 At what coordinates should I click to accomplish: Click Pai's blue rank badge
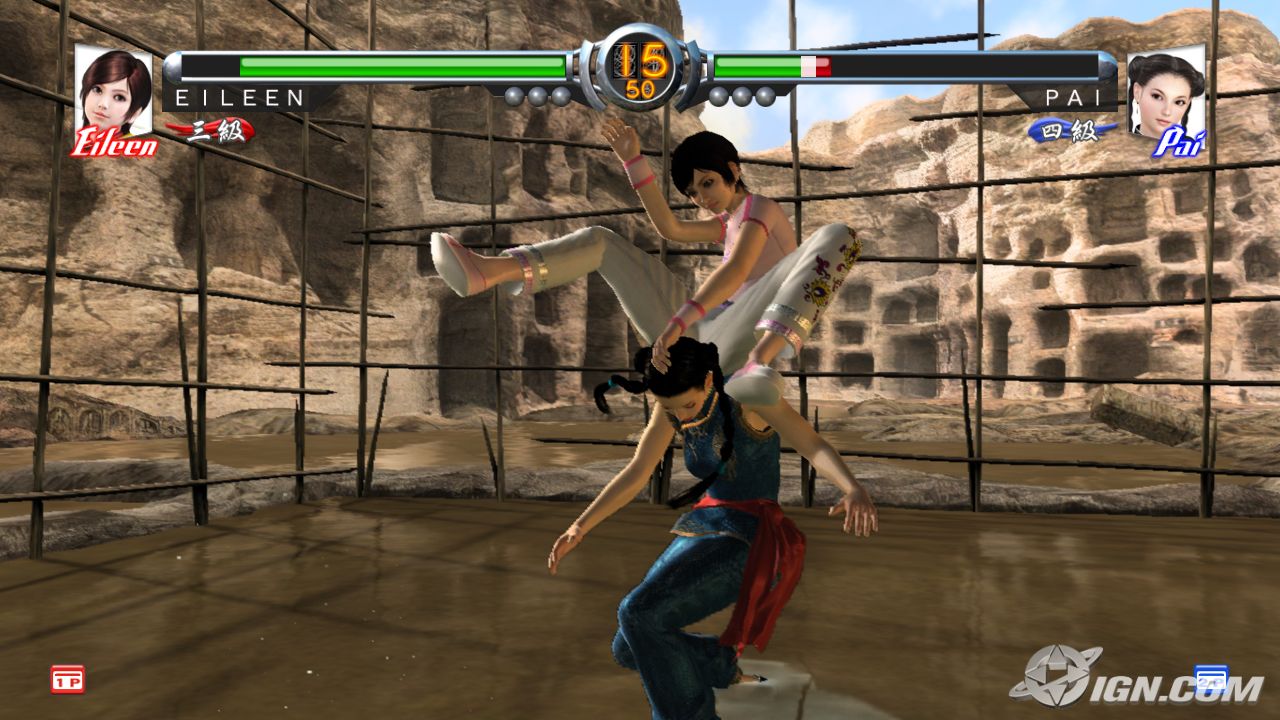[1071, 131]
